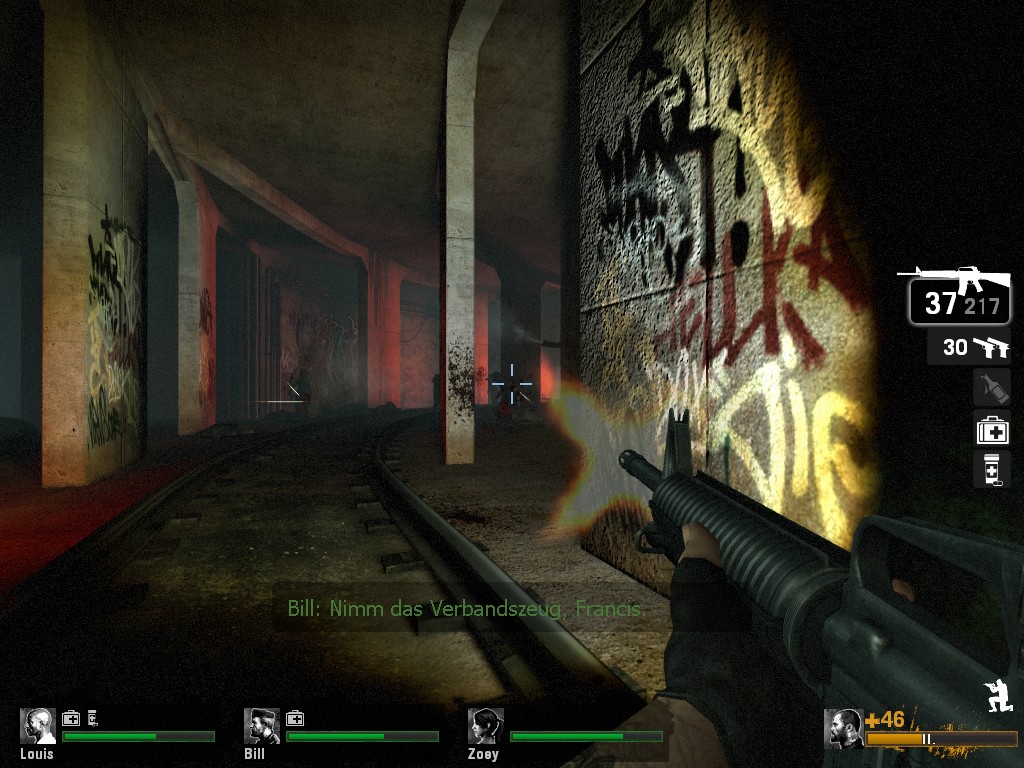Select Bill's teammate portrait
Image resolution: width=1024 pixels, height=768 pixels.
point(262,726)
